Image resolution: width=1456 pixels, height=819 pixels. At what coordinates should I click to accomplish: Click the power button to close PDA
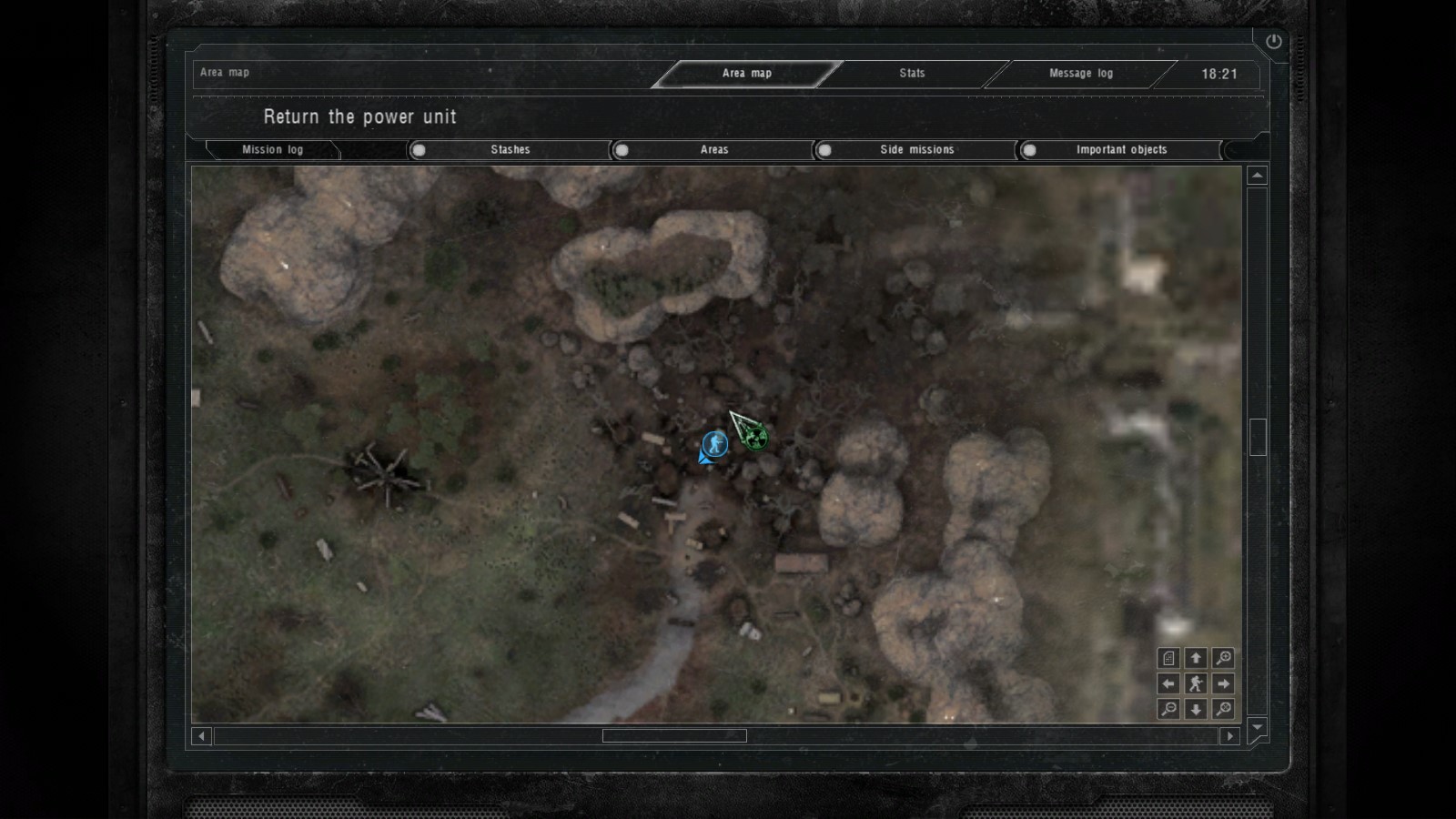[1273, 42]
